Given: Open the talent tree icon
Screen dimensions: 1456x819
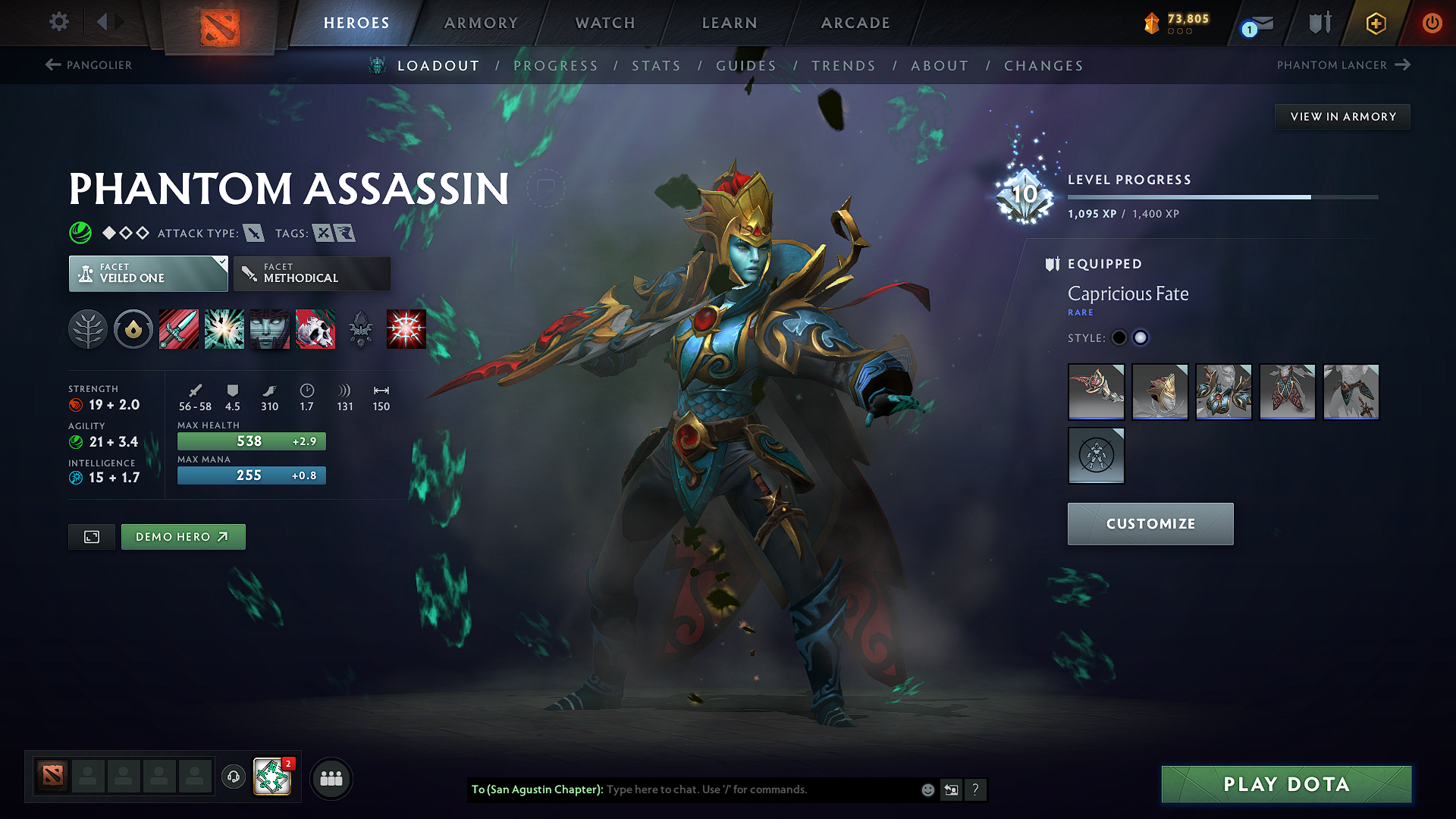Looking at the screenshot, I should click(x=88, y=328).
